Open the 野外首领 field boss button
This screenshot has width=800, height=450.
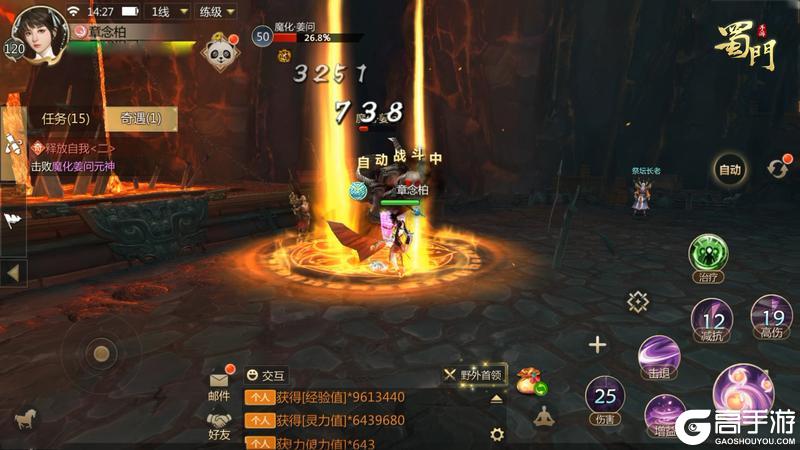(x=475, y=374)
